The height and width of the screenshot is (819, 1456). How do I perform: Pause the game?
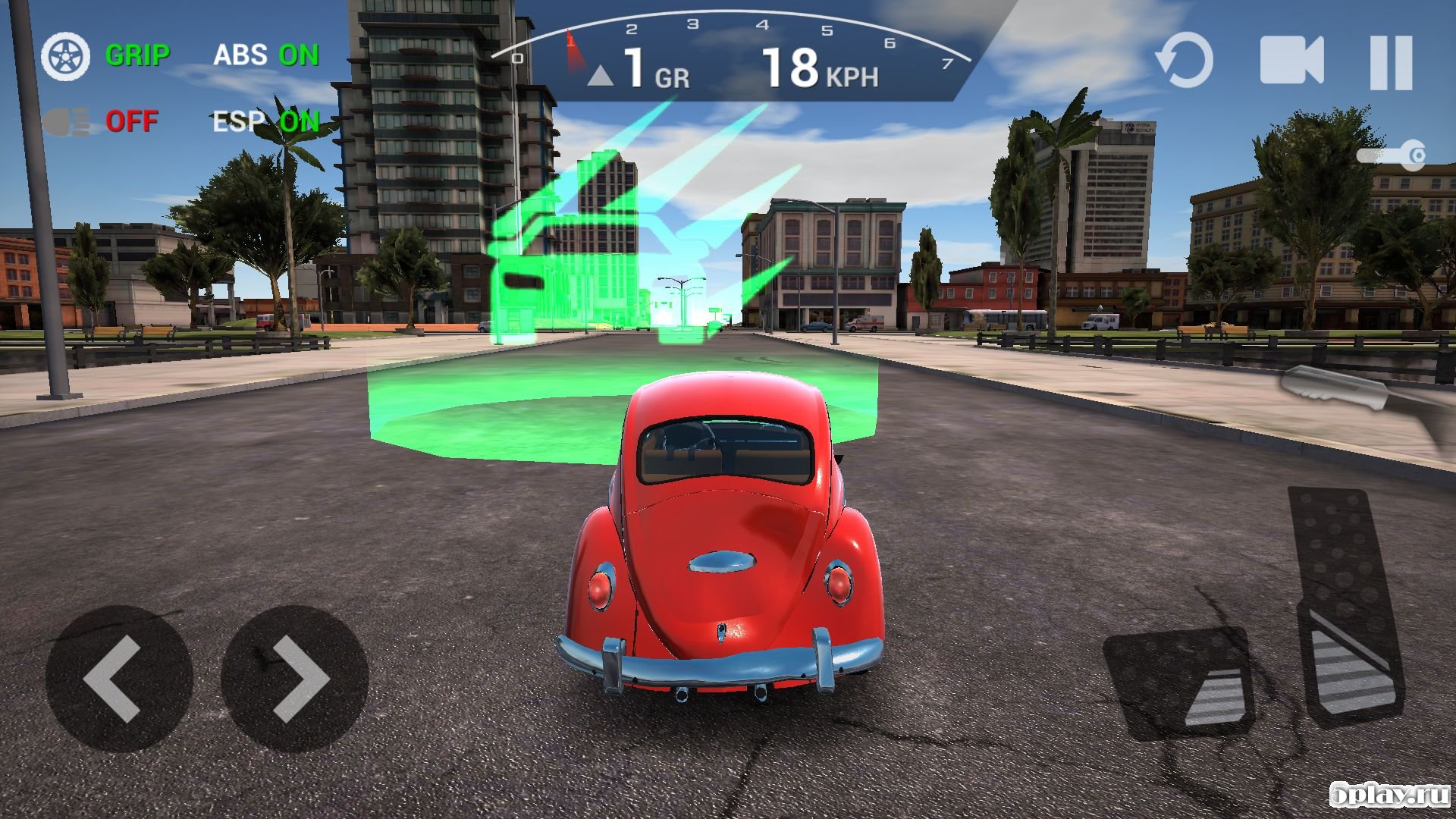[x=1391, y=61]
